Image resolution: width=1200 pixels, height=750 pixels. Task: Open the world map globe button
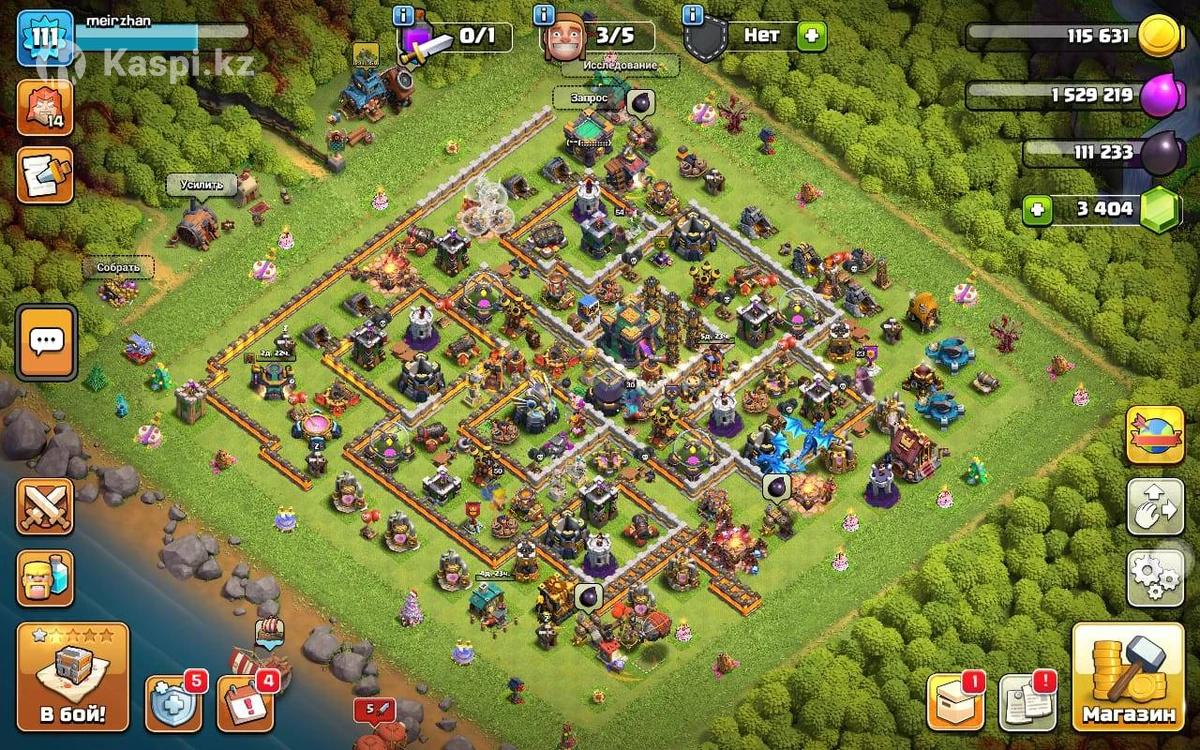point(1155,435)
